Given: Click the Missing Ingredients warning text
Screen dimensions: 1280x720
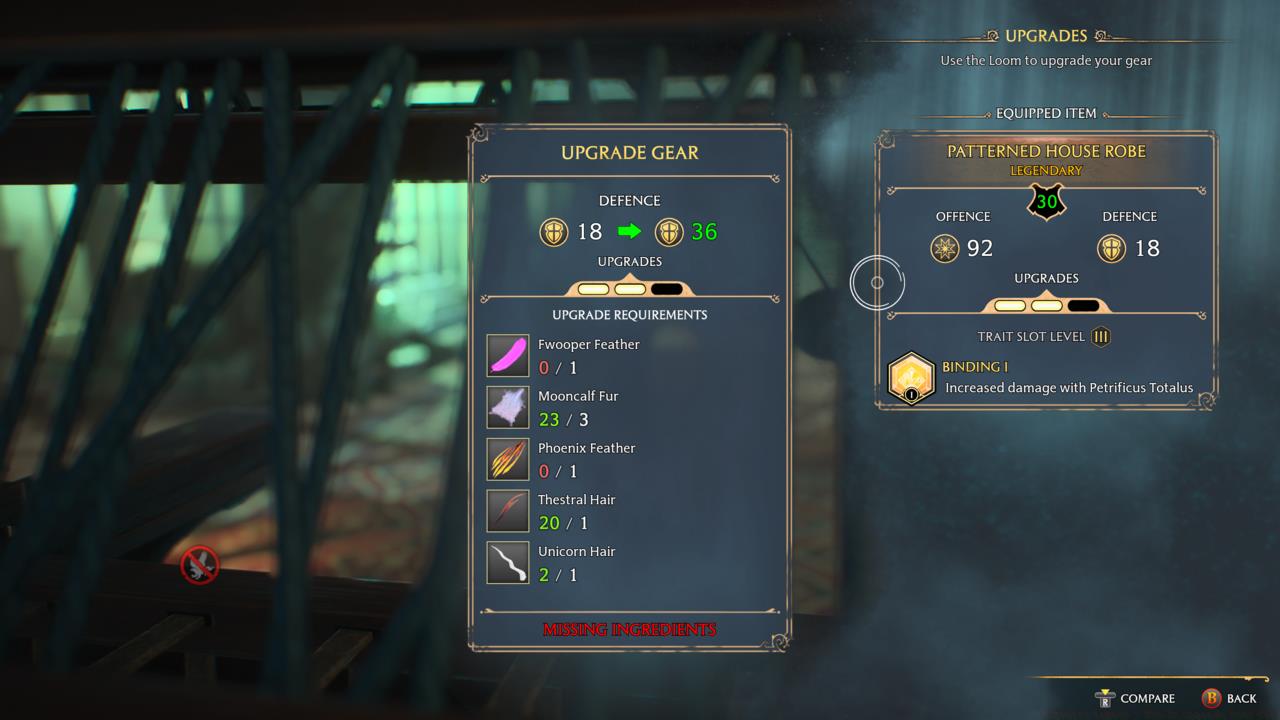Looking at the screenshot, I should (629, 629).
